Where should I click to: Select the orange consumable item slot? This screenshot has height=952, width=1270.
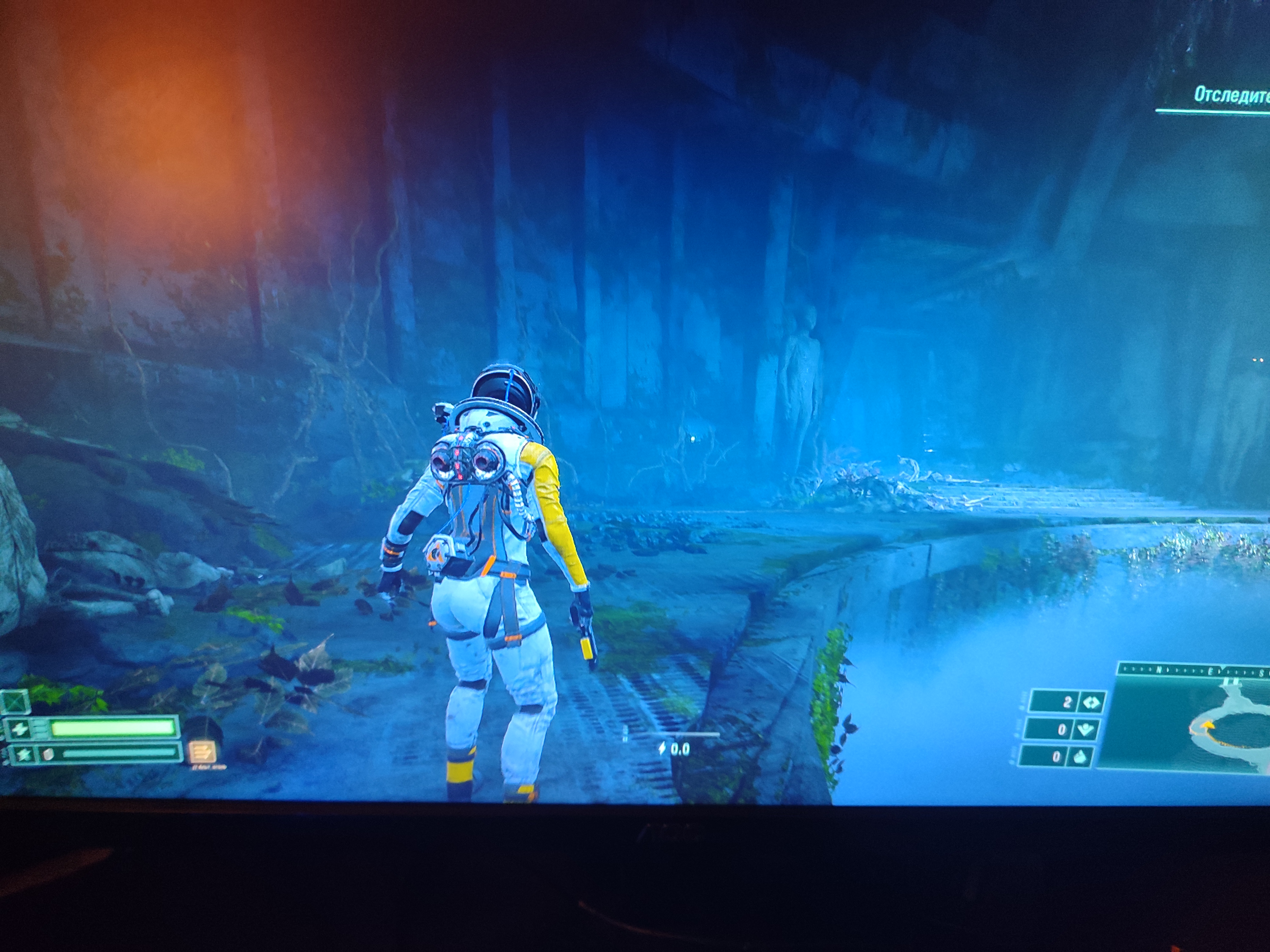202,752
